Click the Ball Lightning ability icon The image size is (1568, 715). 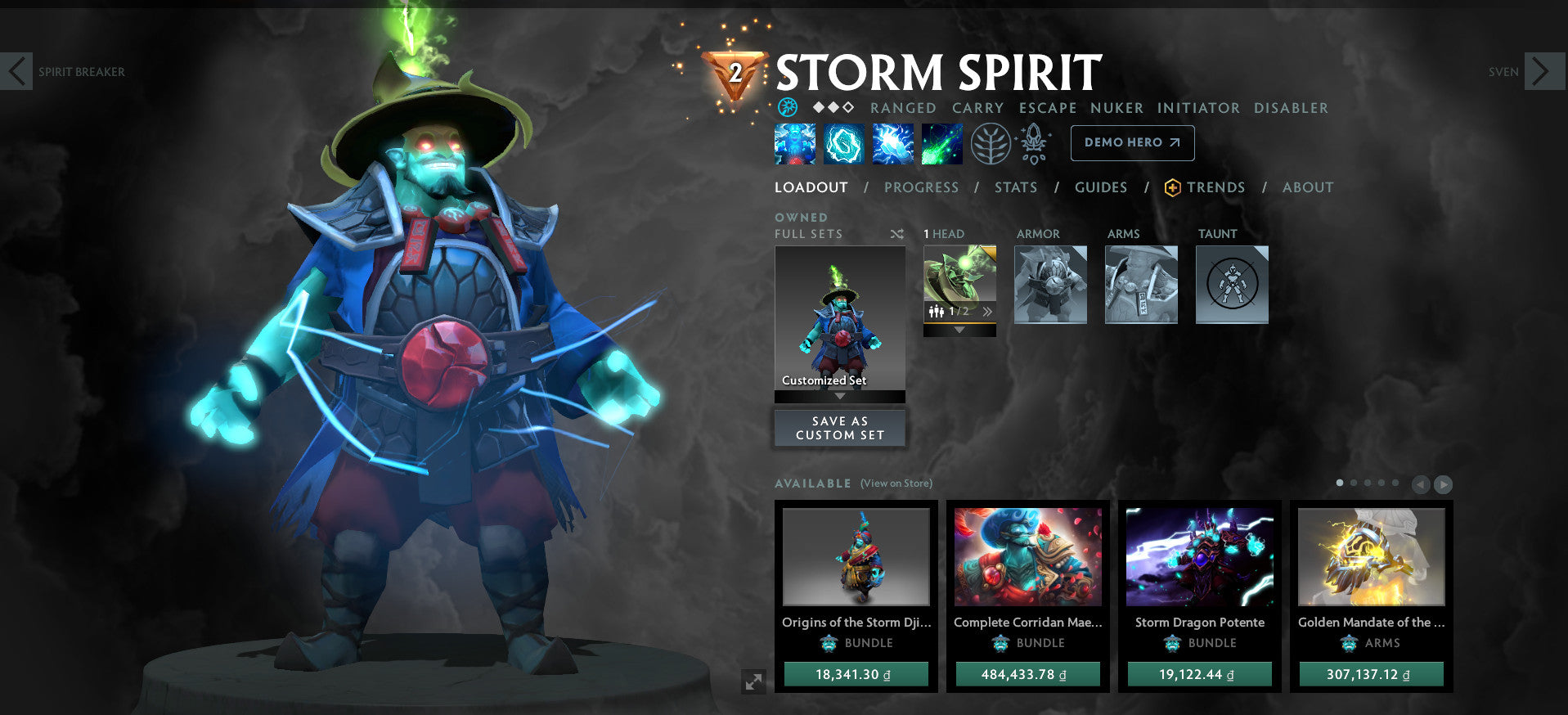pos(941,142)
